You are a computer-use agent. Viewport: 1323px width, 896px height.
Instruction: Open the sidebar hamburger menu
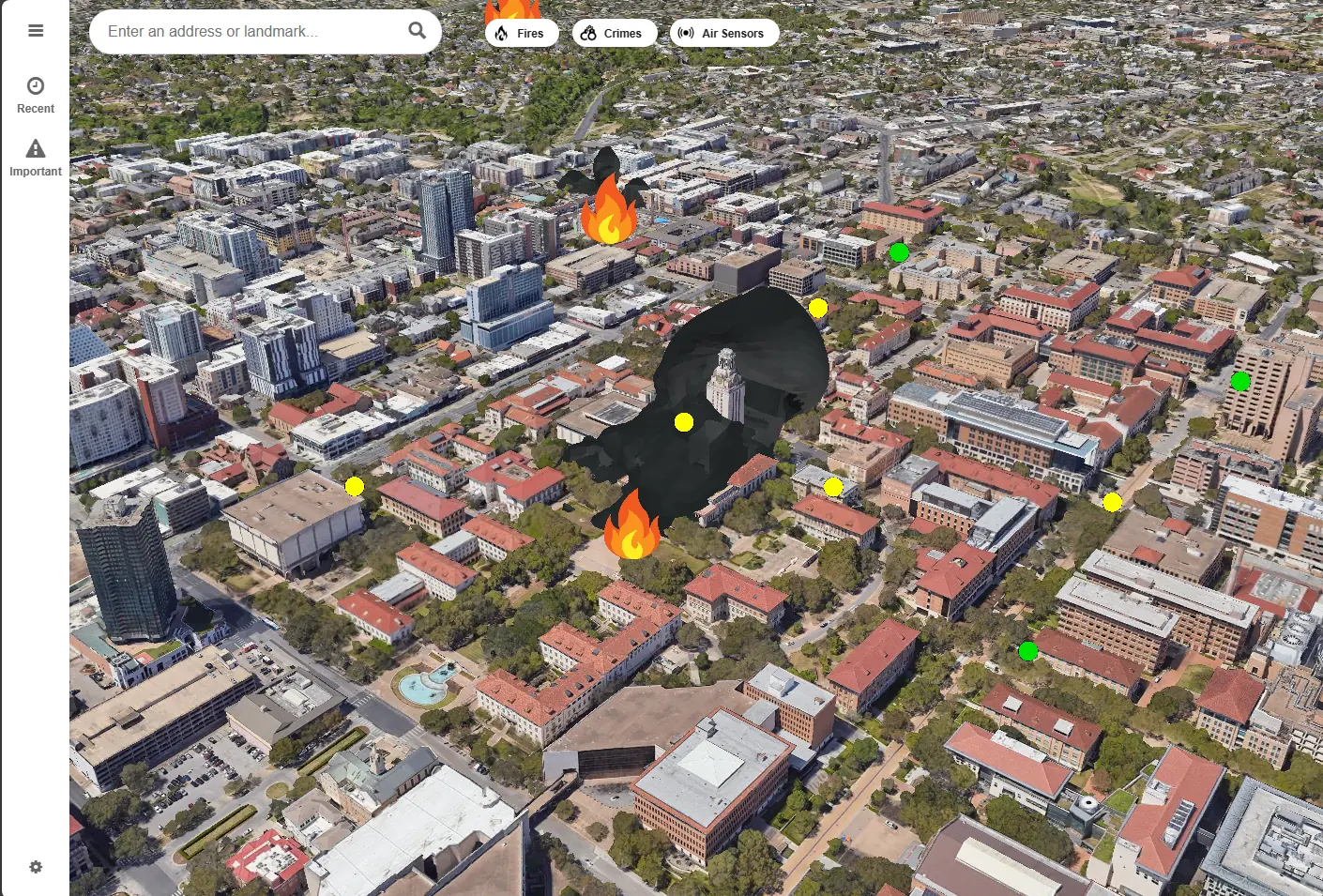(36, 30)
